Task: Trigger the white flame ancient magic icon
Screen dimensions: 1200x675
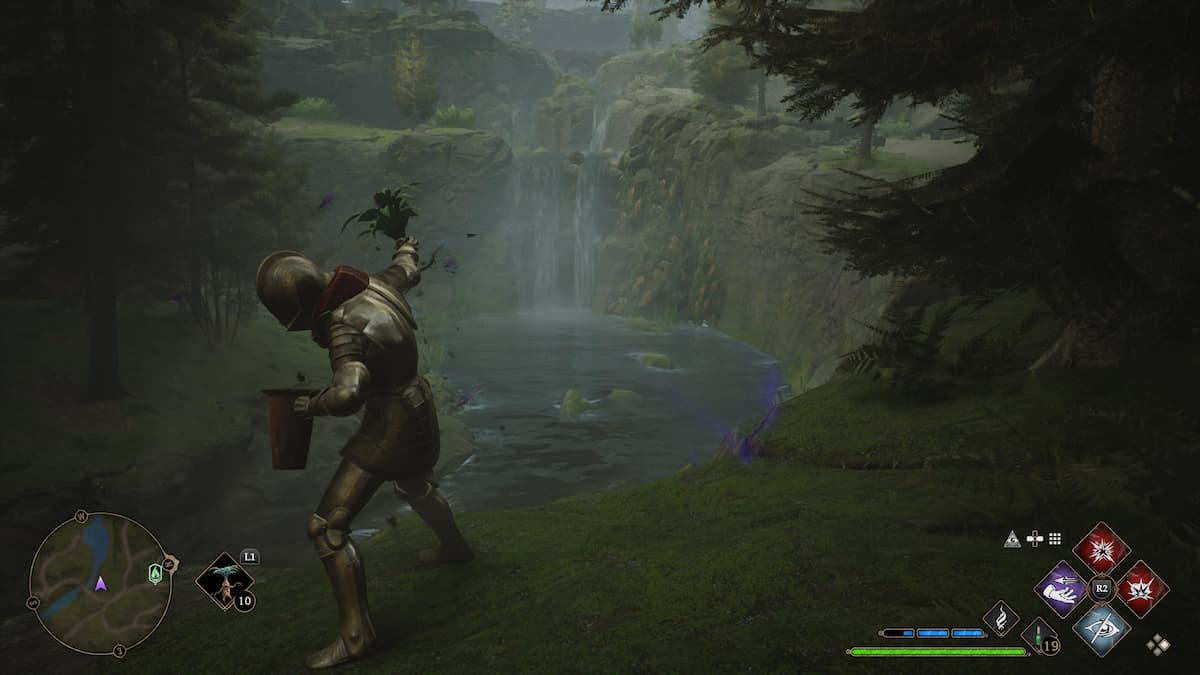Action: coord(1000,618)
